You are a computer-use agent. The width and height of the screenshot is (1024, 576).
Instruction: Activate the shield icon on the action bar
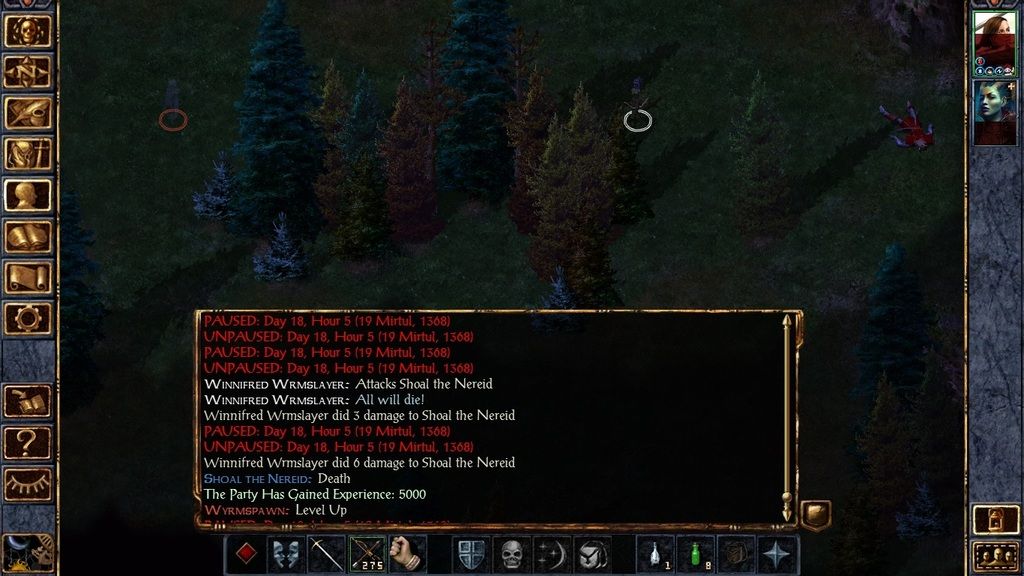471,554
